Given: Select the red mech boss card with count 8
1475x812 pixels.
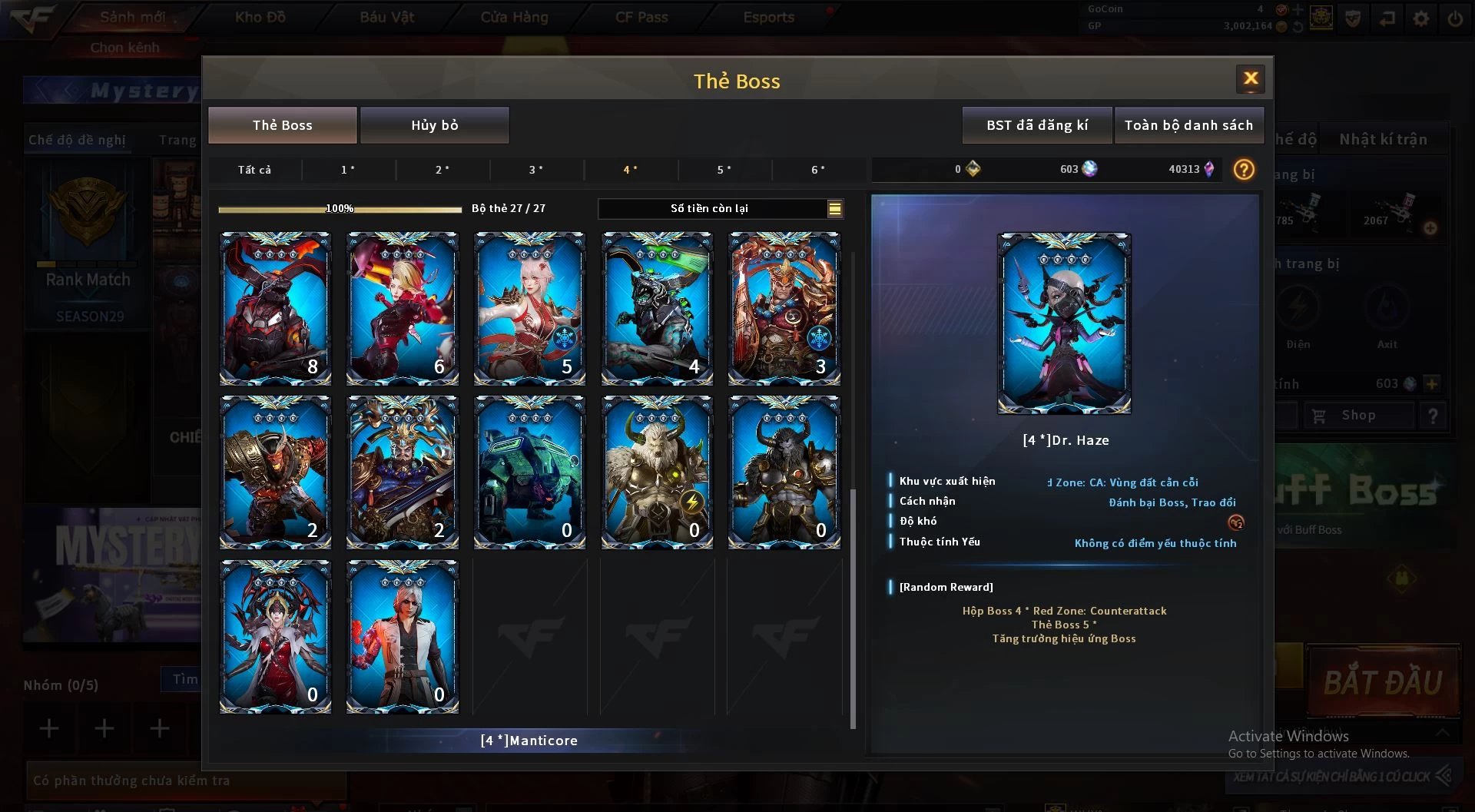Looking at the screenshot, I should [x=275, y=308].
